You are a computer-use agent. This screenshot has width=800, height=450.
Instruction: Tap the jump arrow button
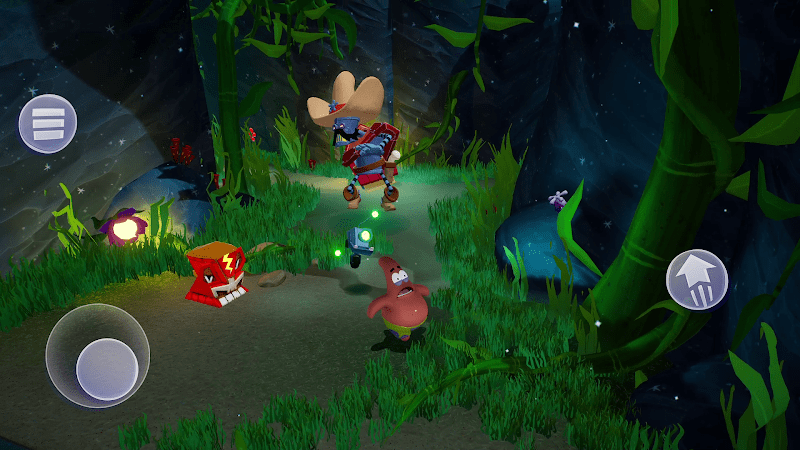[697, 279]
